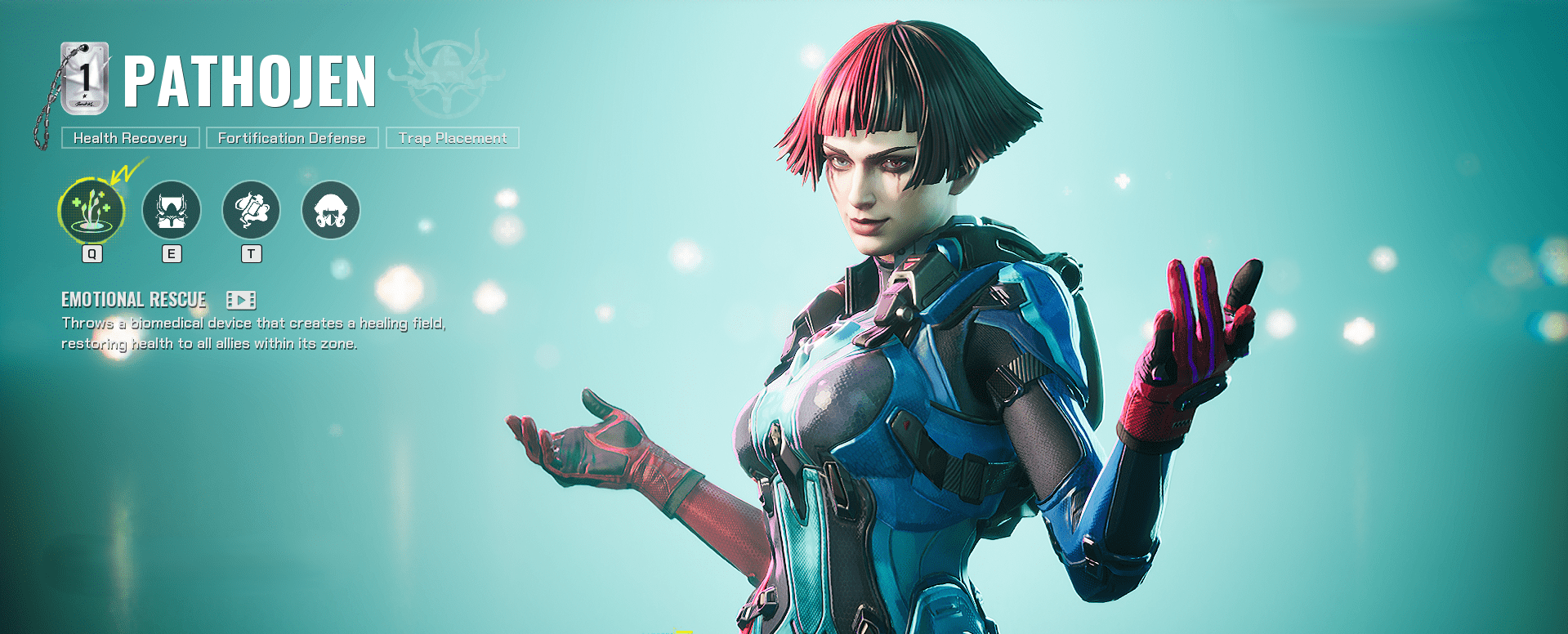The height and width of the screenshot is (634, 1568).
Task: Open the T ability with the grenade device icon
Action: point(251,211)
